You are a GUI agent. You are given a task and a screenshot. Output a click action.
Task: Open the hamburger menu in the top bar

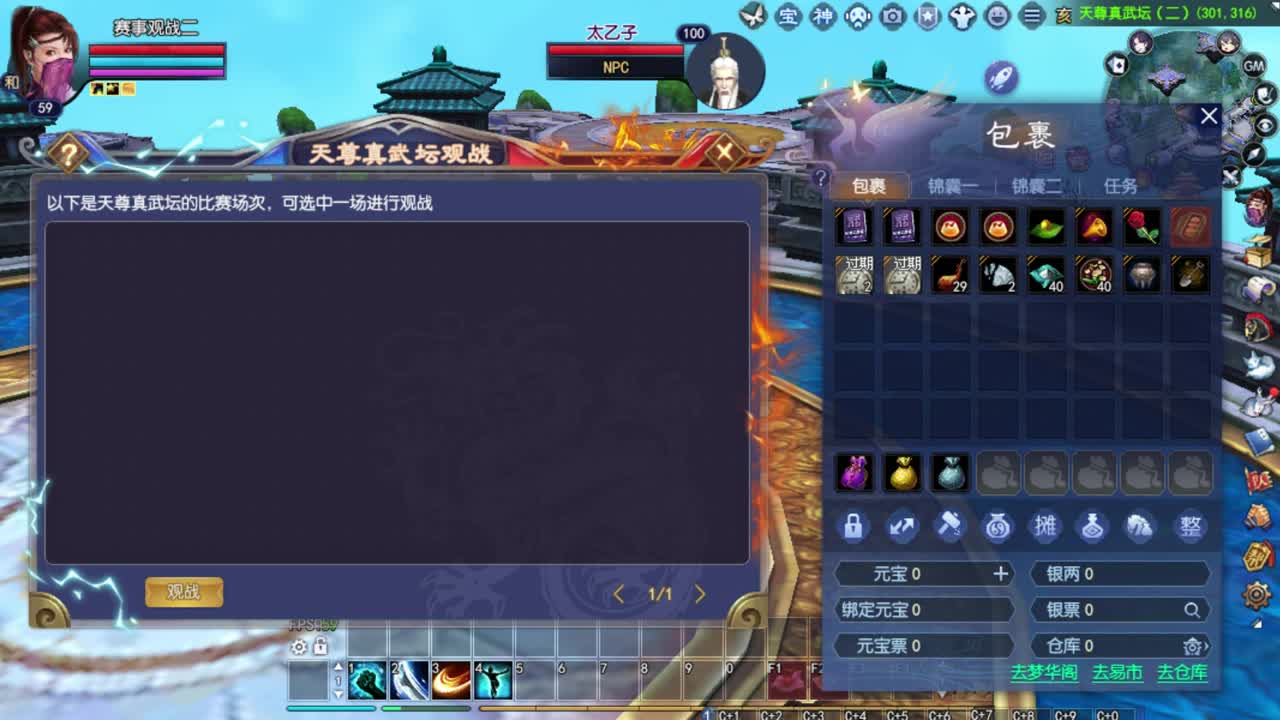(x=1030, y=17)
